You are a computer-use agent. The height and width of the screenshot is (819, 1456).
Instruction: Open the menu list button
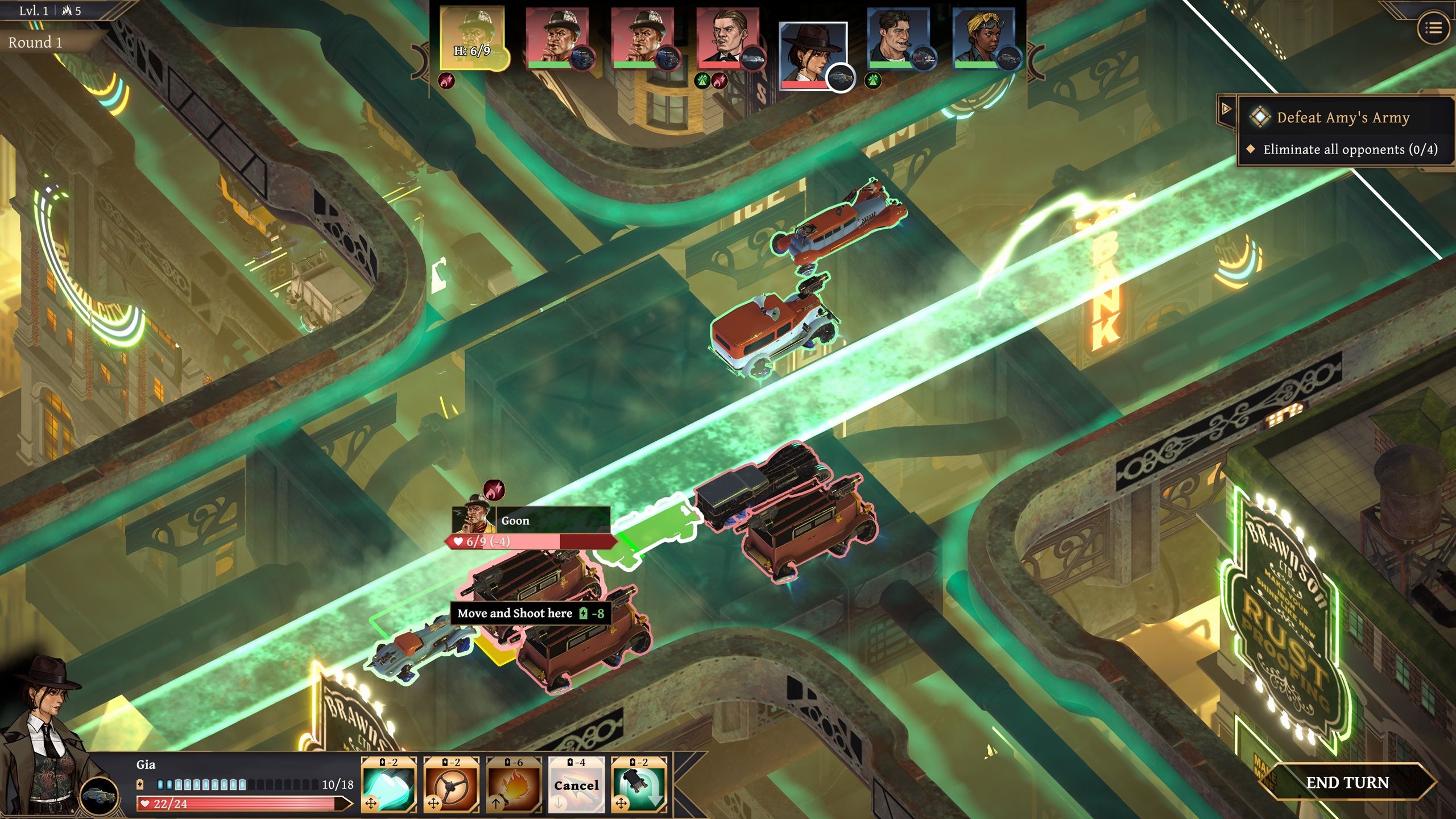(1433, 27)
